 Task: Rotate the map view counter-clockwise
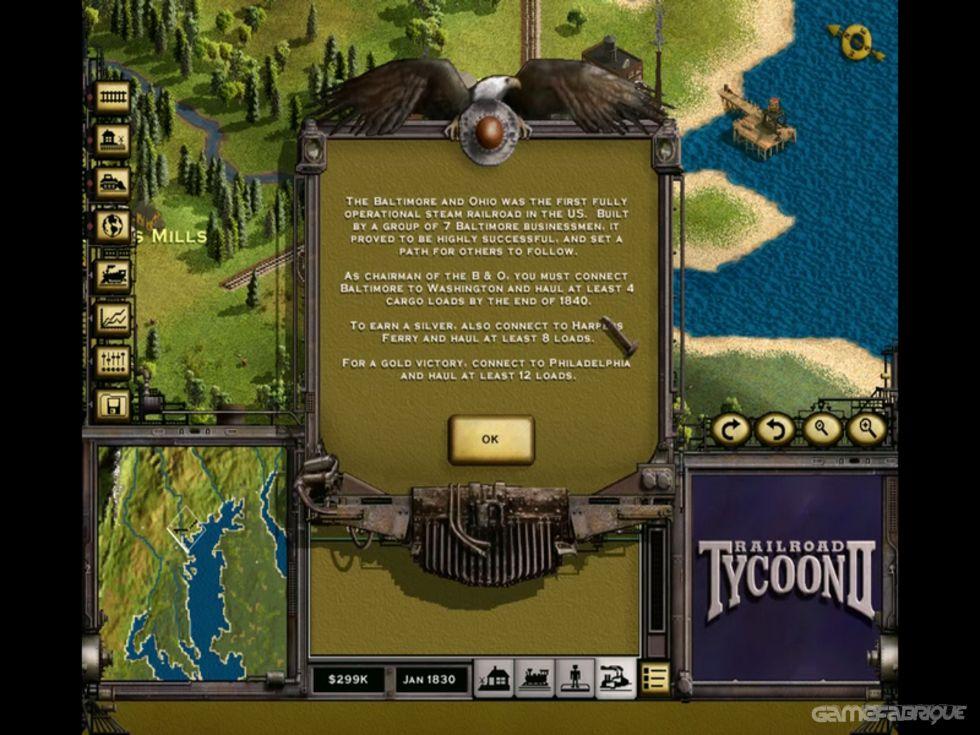[775, 429]
